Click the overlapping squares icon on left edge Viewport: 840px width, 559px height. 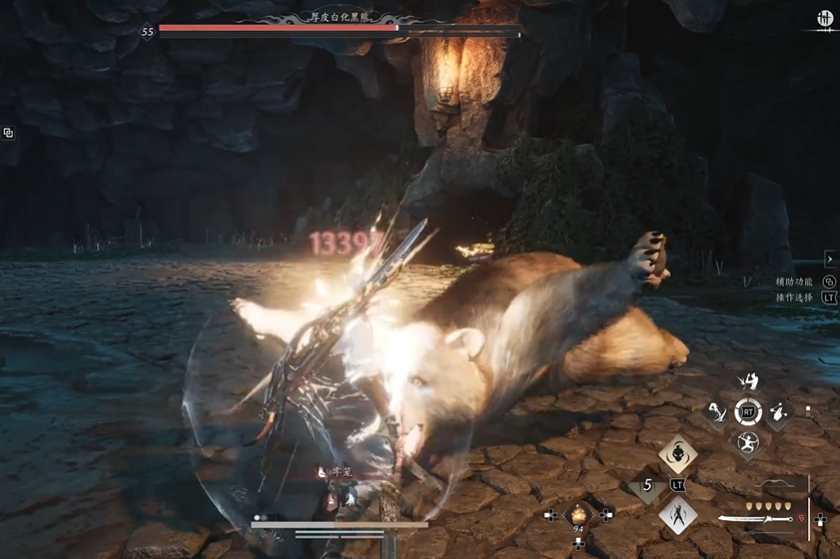click(x=8, y=133)
